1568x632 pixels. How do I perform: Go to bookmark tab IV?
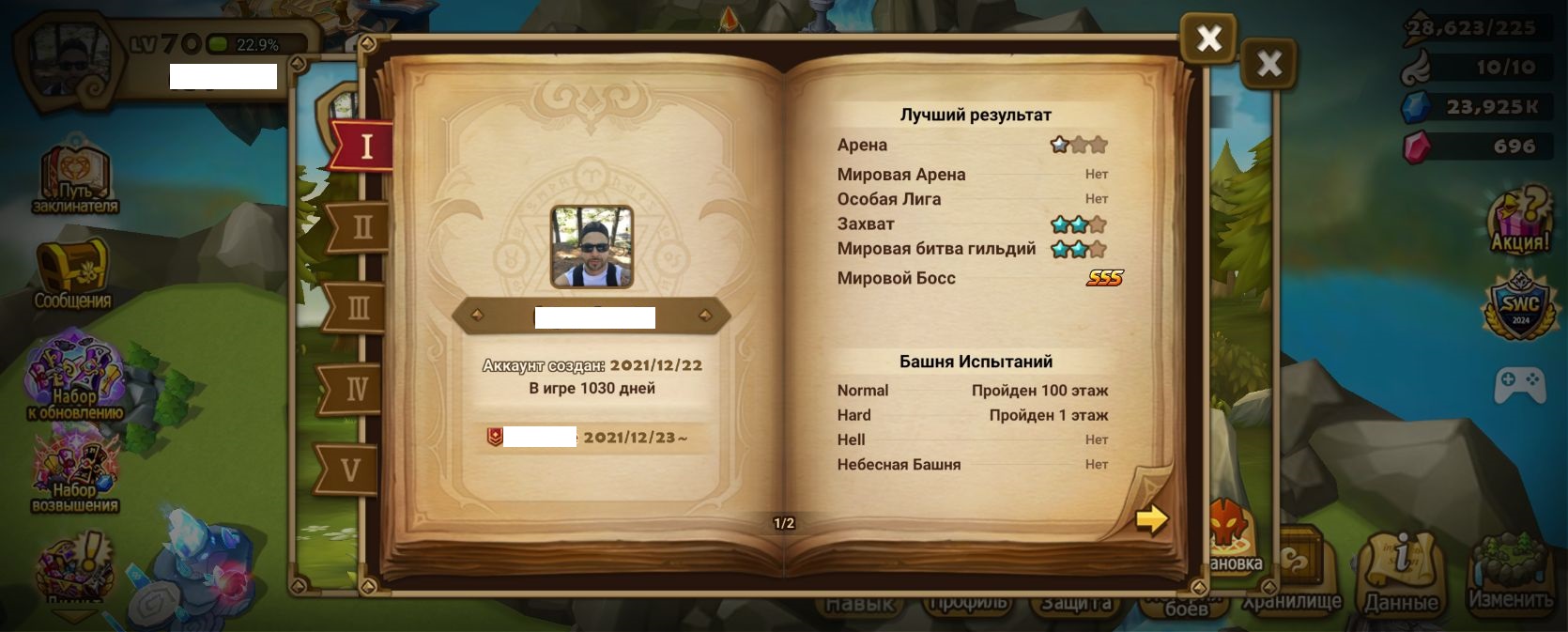[354, 389]
